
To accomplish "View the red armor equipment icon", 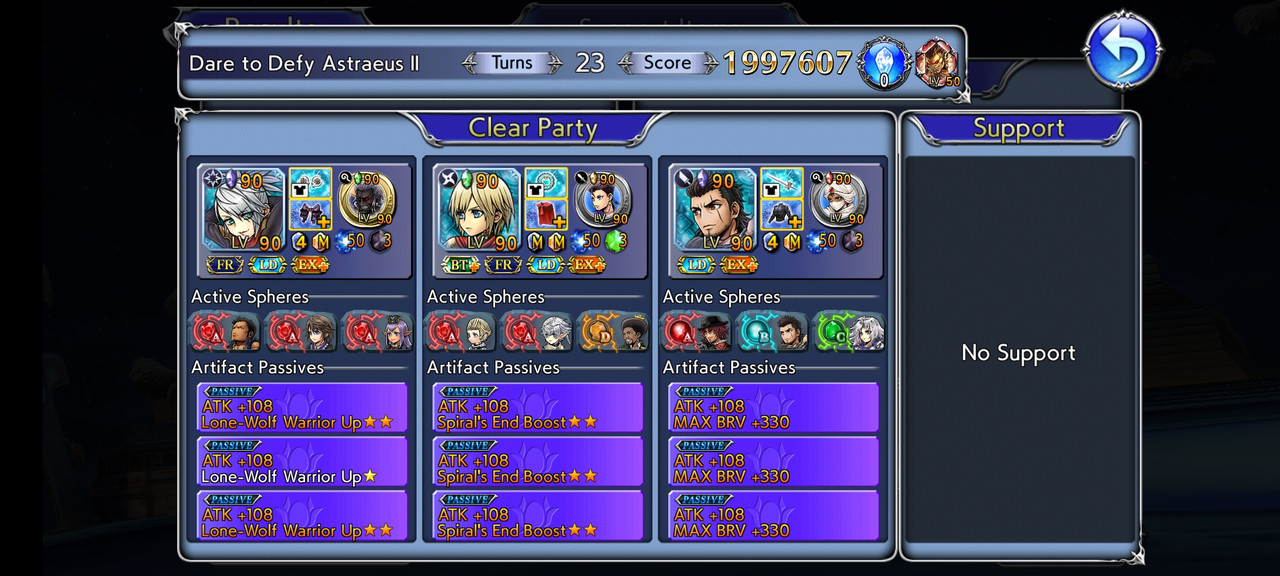I will (546, 215).
